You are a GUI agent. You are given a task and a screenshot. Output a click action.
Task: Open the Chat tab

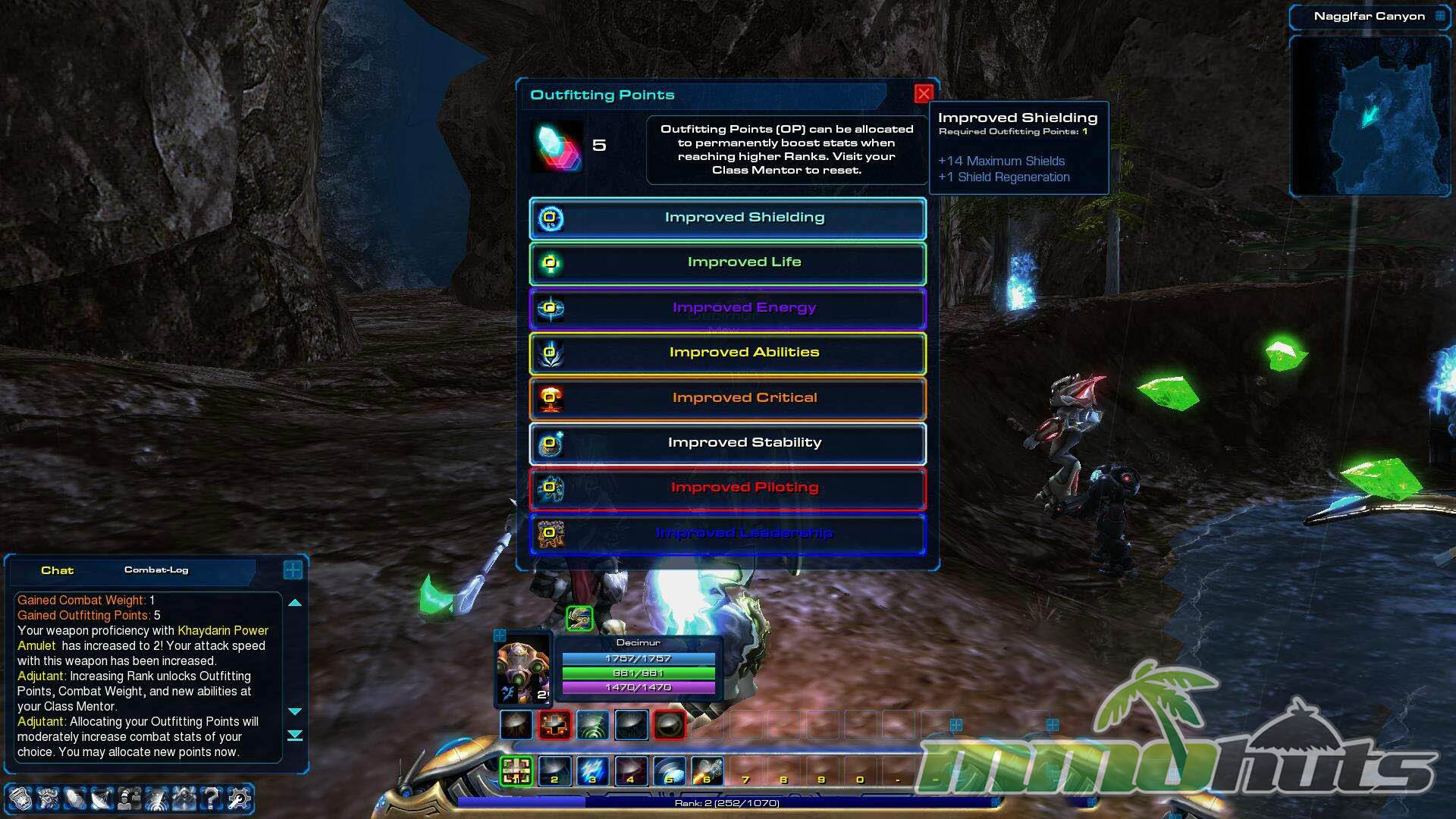click(x=57, y=570)
